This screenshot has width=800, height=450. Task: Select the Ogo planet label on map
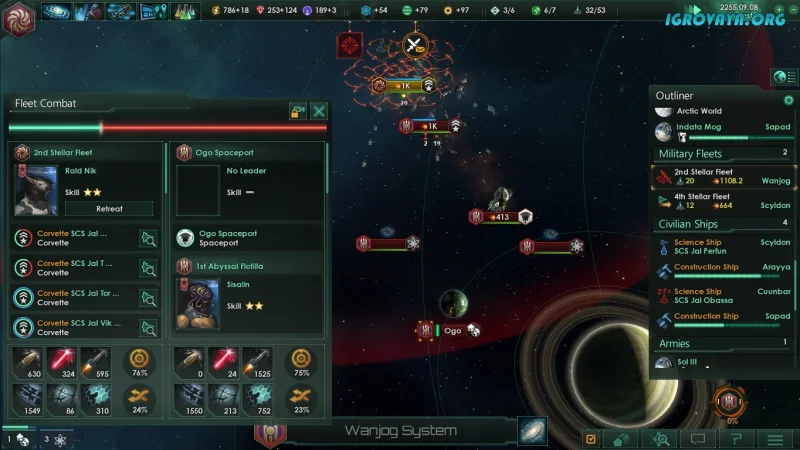click(x=453, y=331)
